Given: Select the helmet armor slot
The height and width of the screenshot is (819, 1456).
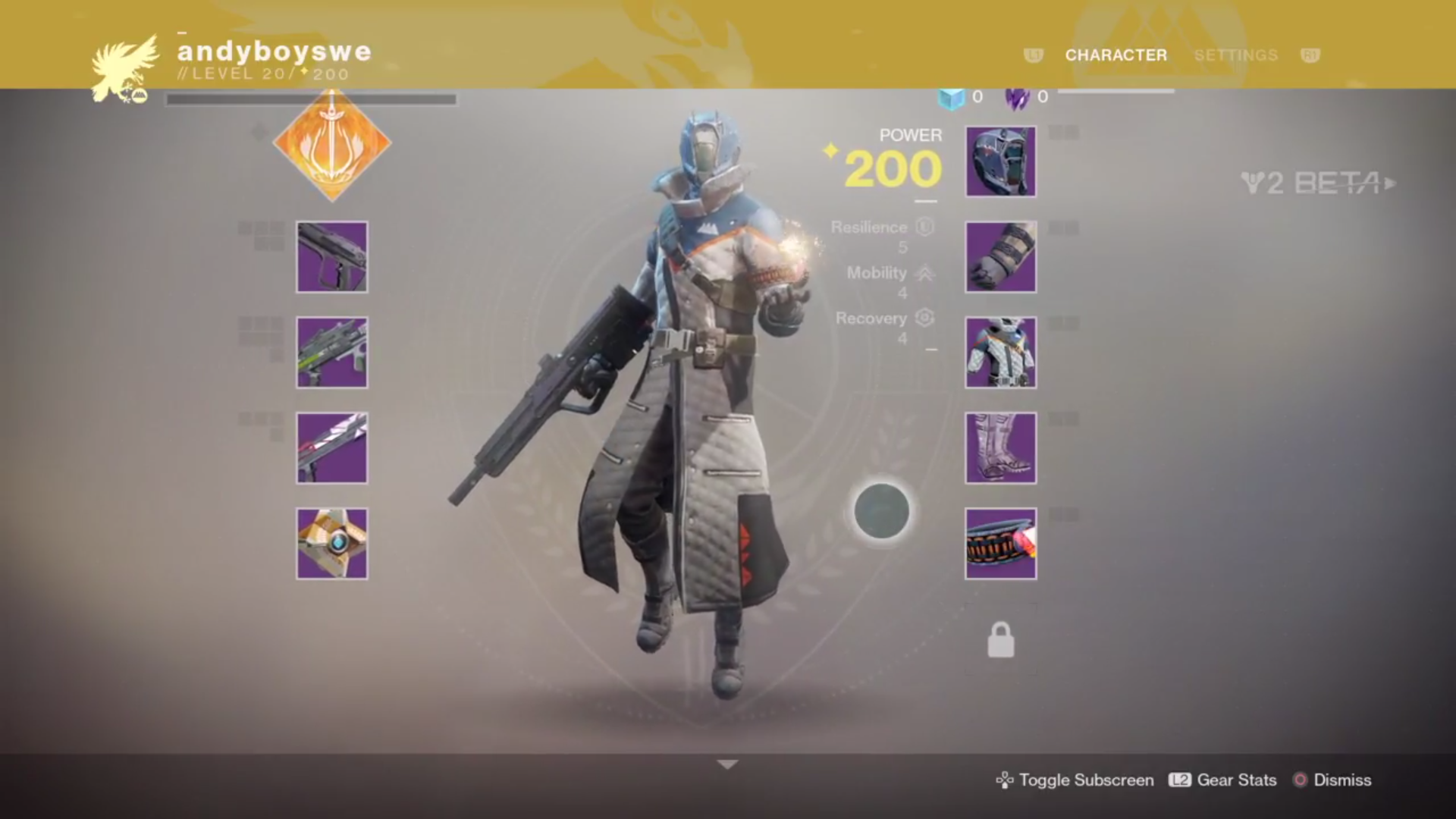Looking at the screenshot, I should click(x=1000, y=162).
